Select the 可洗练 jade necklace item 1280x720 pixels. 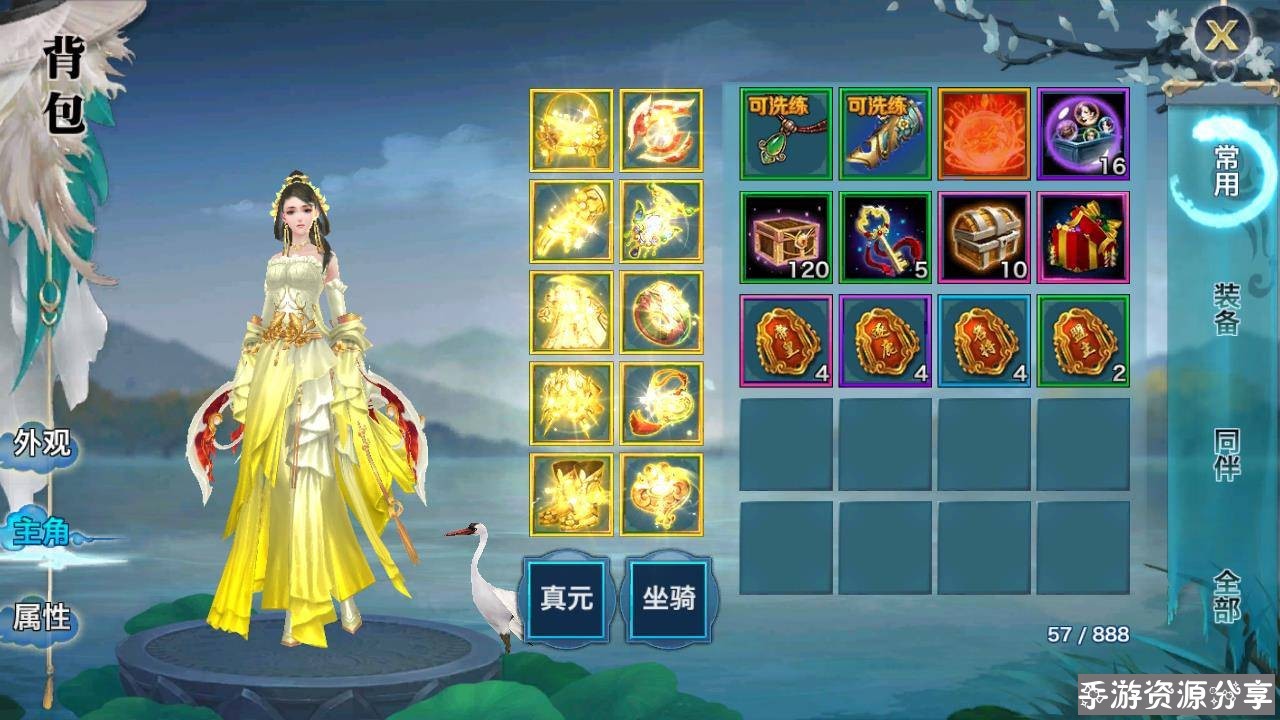point(785,135)
